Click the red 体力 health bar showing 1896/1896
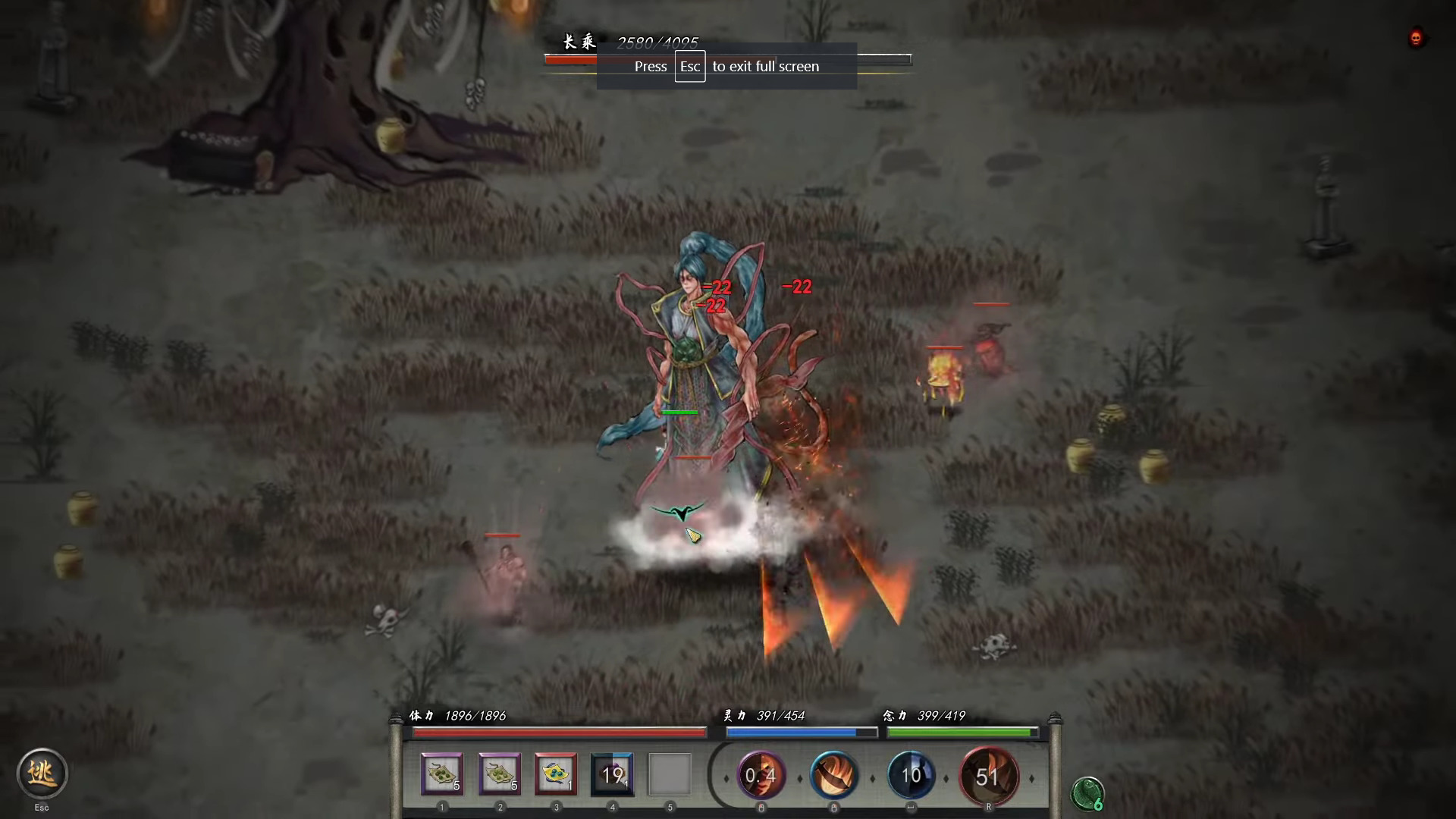Screen dimensions: 1456x819 (x=559, y=732)
